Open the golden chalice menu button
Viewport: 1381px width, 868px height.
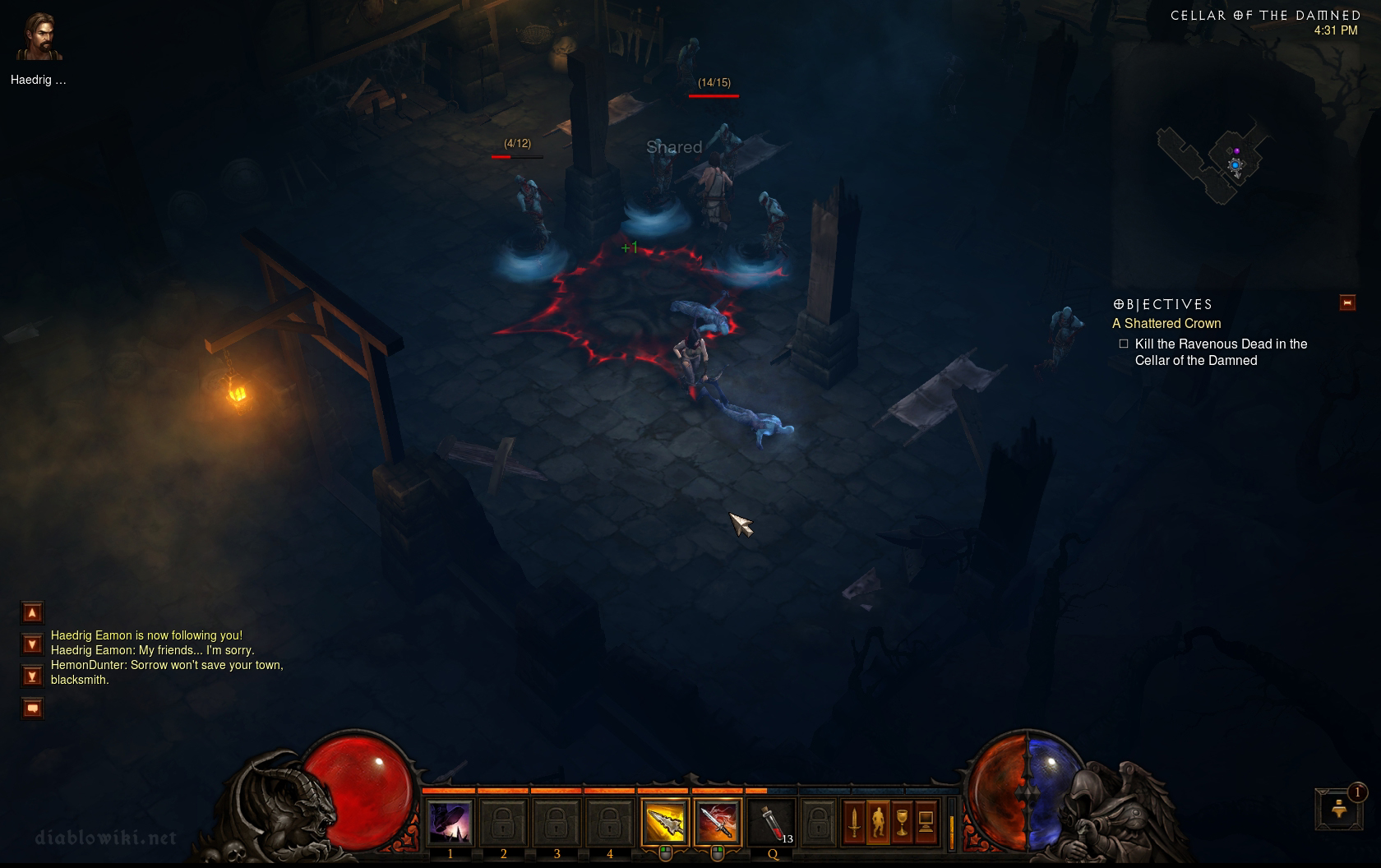click(x=902, y=822)
